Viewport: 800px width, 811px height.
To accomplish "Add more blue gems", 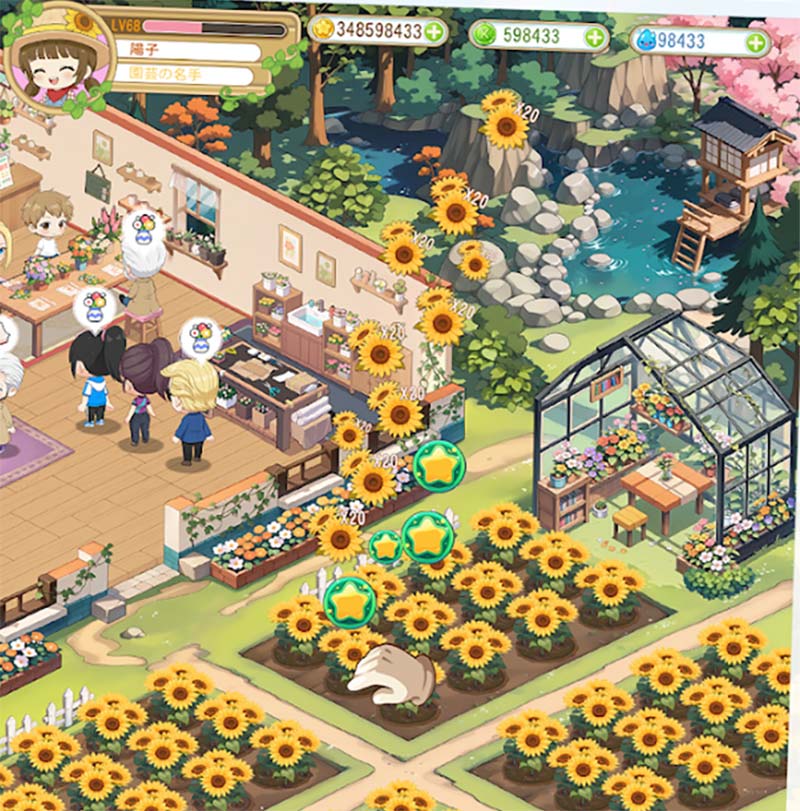I will click(x=756, y=43).
